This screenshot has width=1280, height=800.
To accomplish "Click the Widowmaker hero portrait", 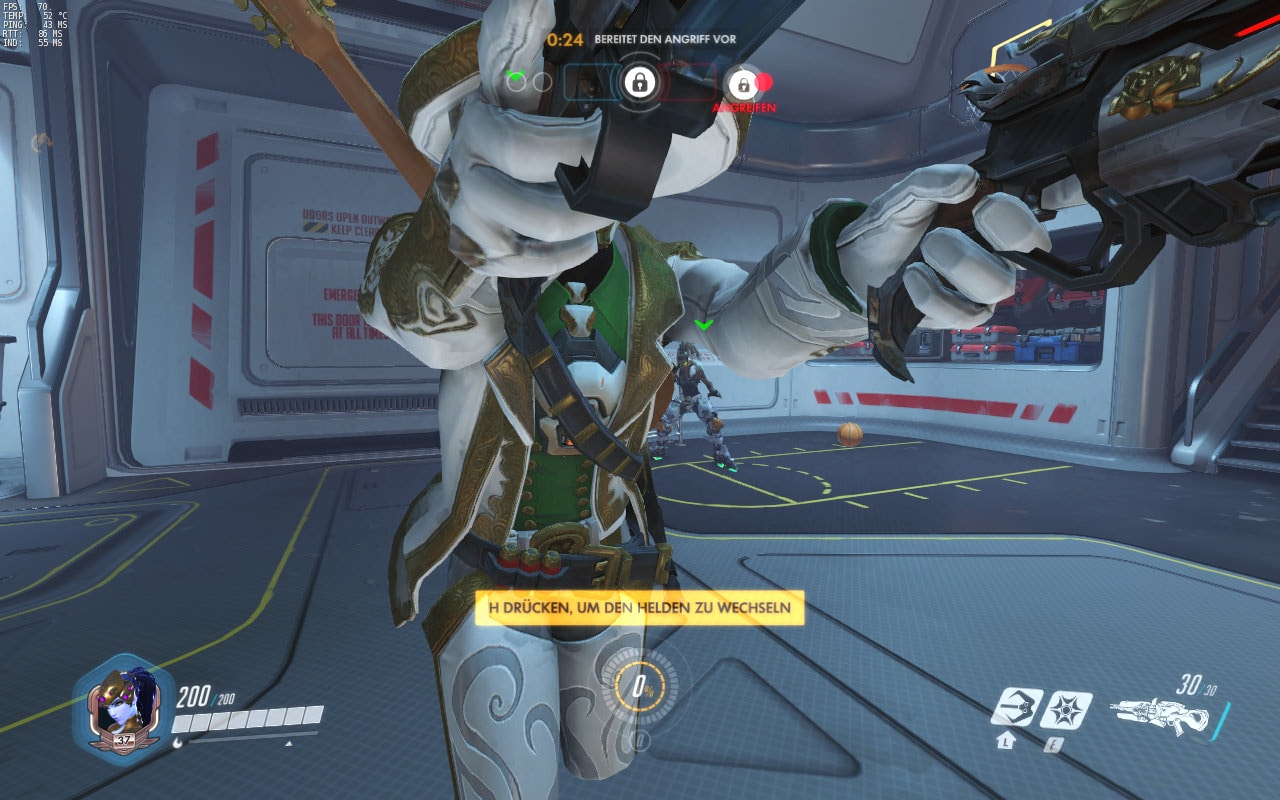I will point(122,707).
